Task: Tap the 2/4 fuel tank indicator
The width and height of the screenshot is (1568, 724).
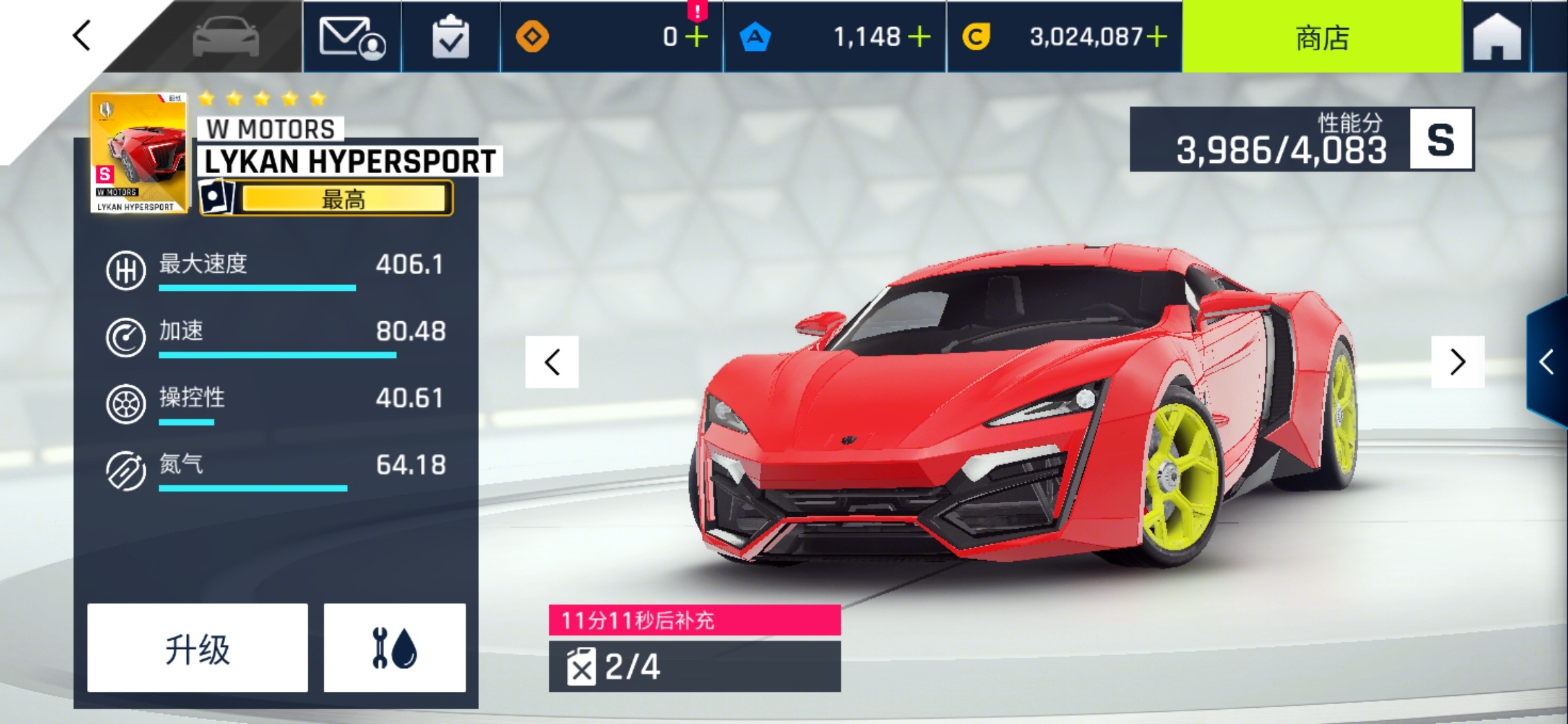Action: 694,666
